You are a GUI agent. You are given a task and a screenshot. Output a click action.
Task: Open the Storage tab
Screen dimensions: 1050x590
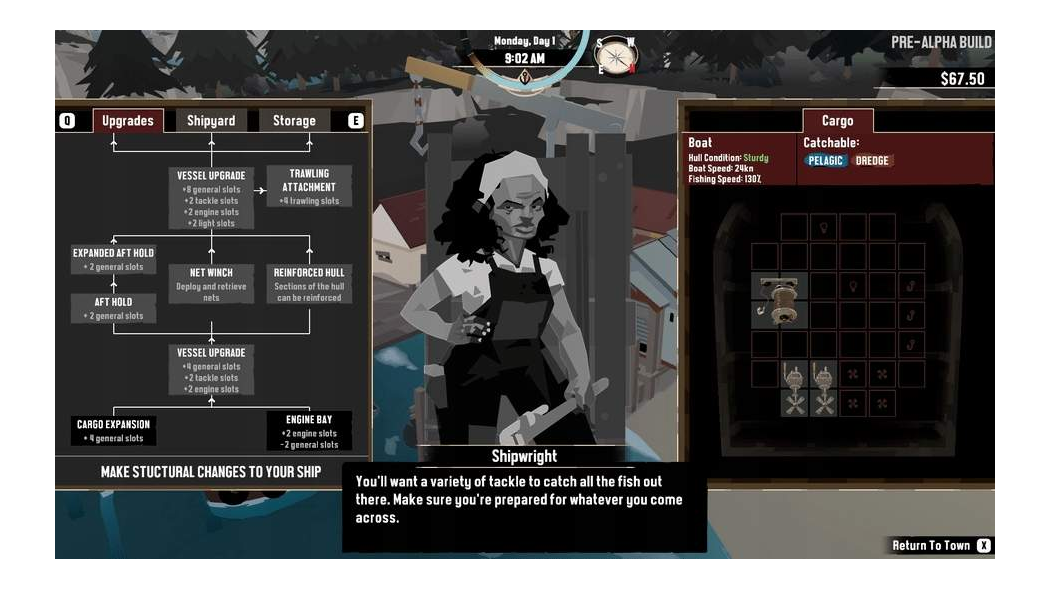tap(294, 121)
